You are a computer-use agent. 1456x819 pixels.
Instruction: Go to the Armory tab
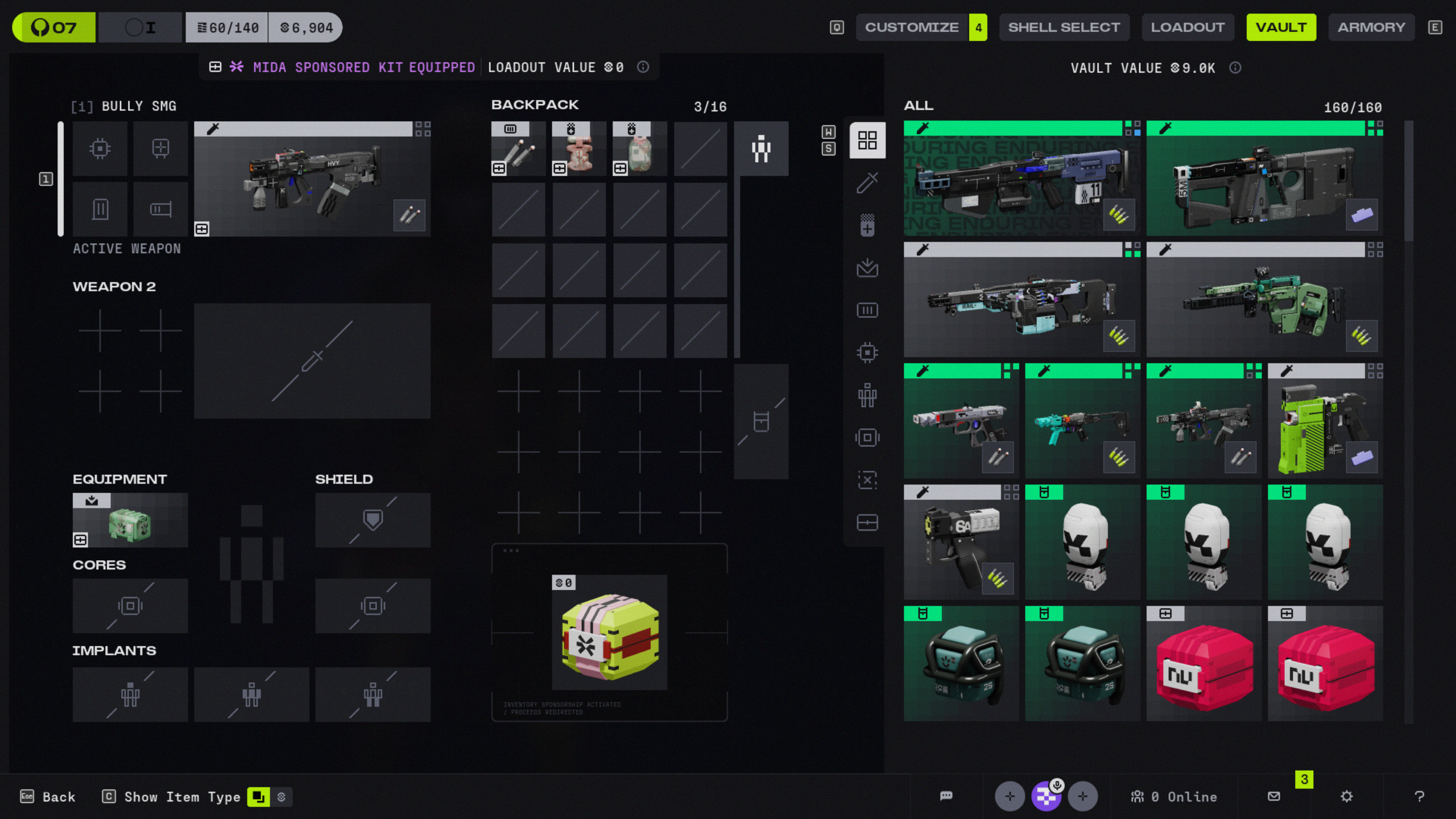1371,27
